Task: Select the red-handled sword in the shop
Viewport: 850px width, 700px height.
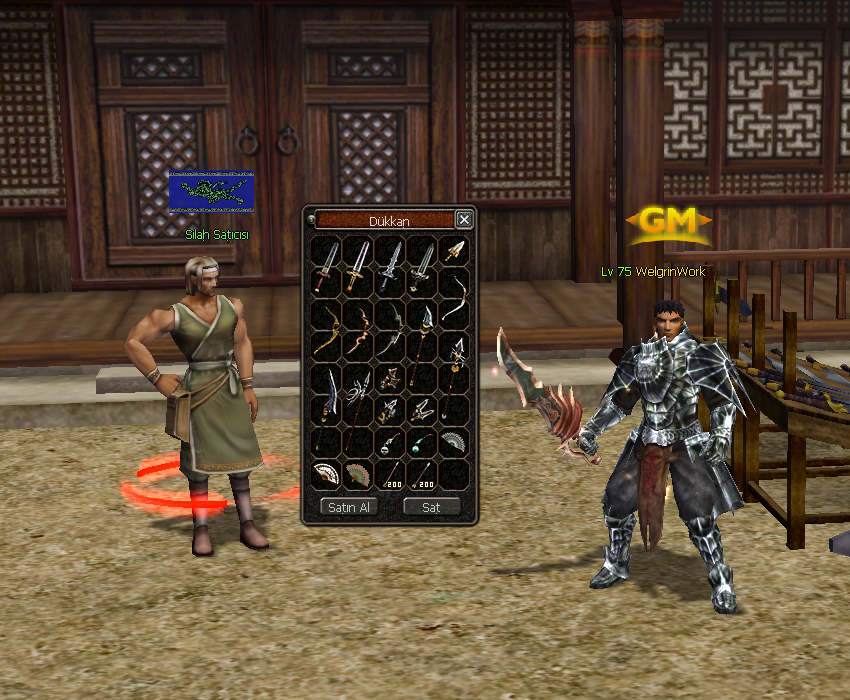Action: tap(326, 267)
